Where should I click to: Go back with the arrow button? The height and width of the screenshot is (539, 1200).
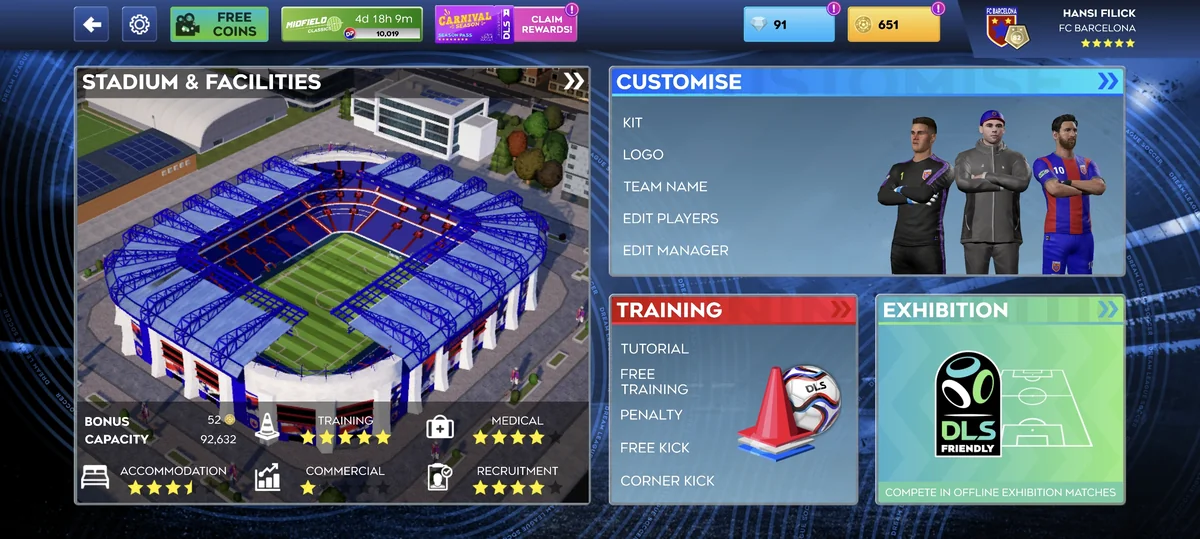click(x=92, y=24)
